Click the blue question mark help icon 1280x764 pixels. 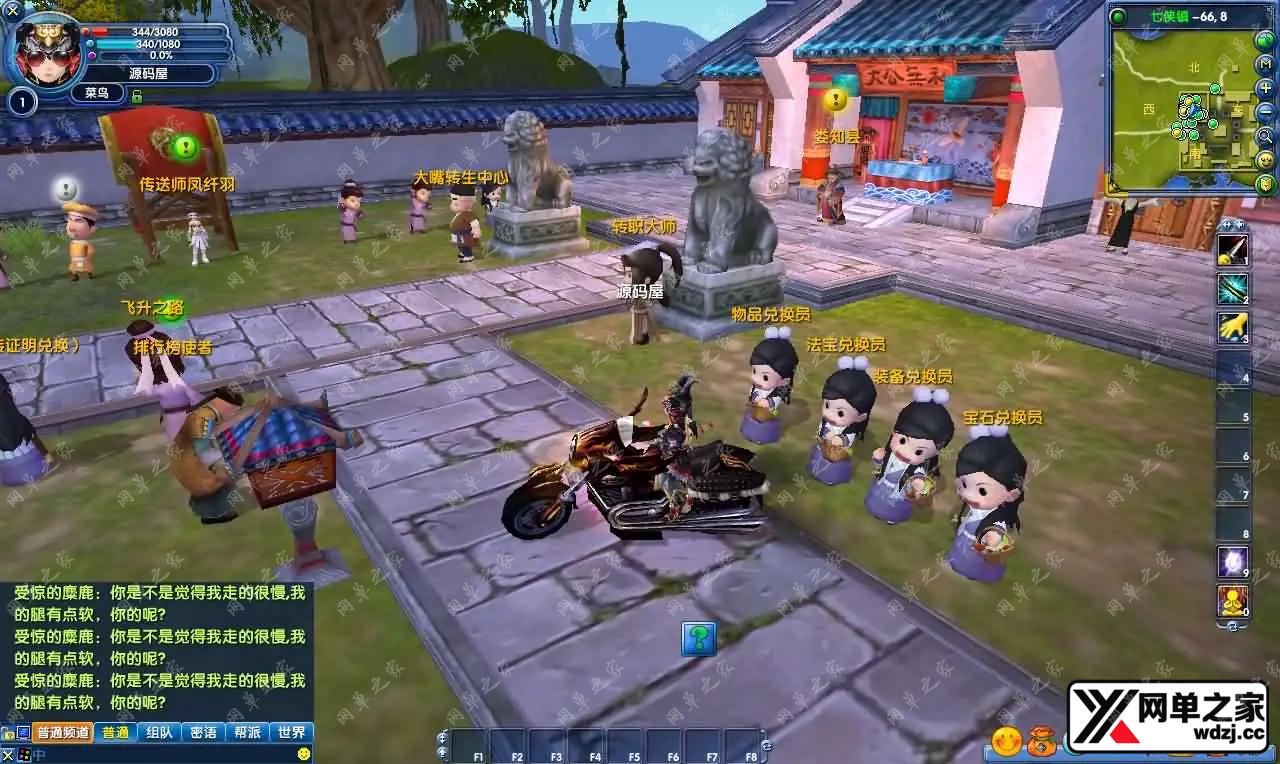coord(699,638)
